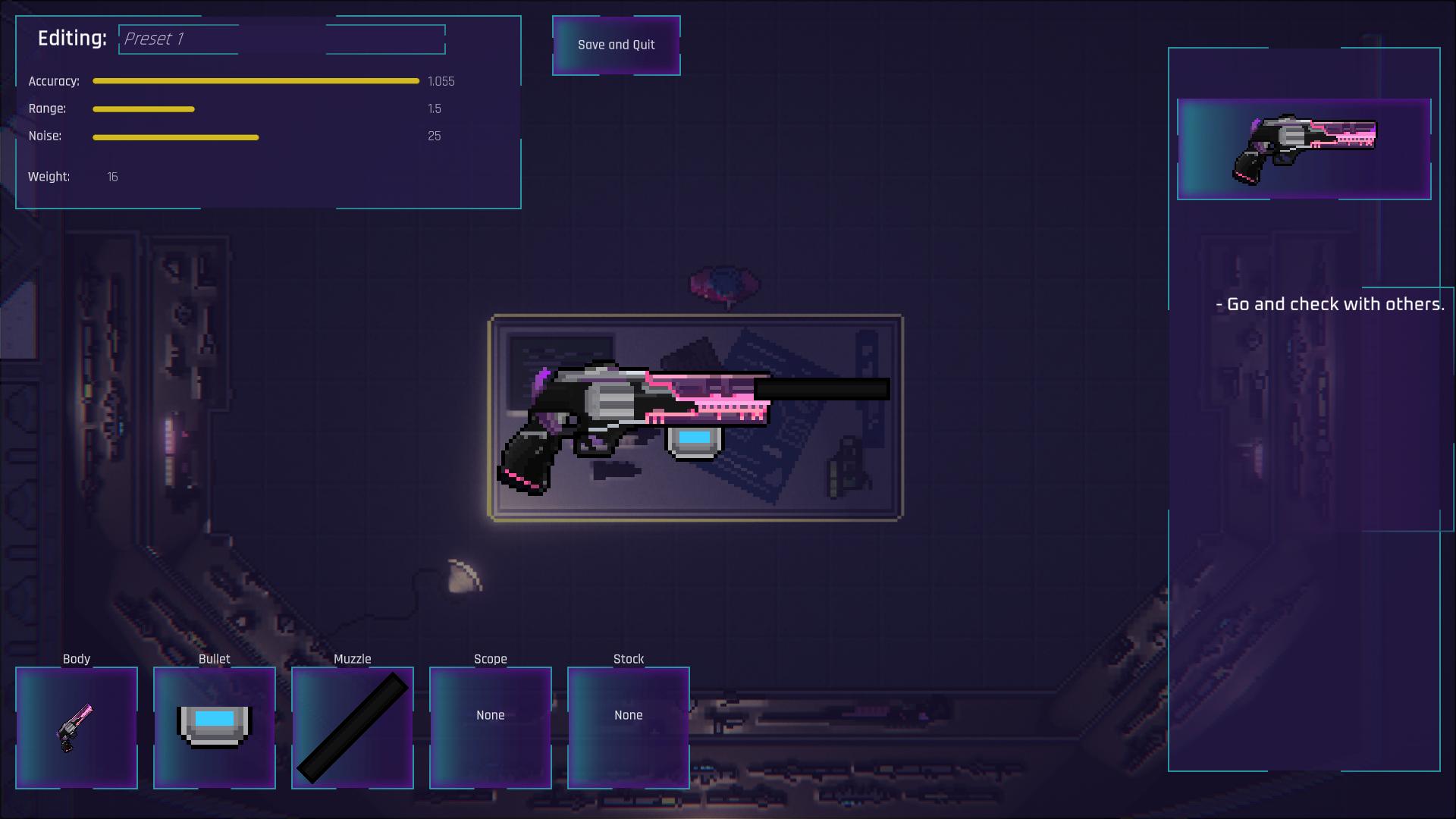Viewport: 1456px width, 819px height.
Task: Choose the Muzzle part slot
Action: pos(353,728)
